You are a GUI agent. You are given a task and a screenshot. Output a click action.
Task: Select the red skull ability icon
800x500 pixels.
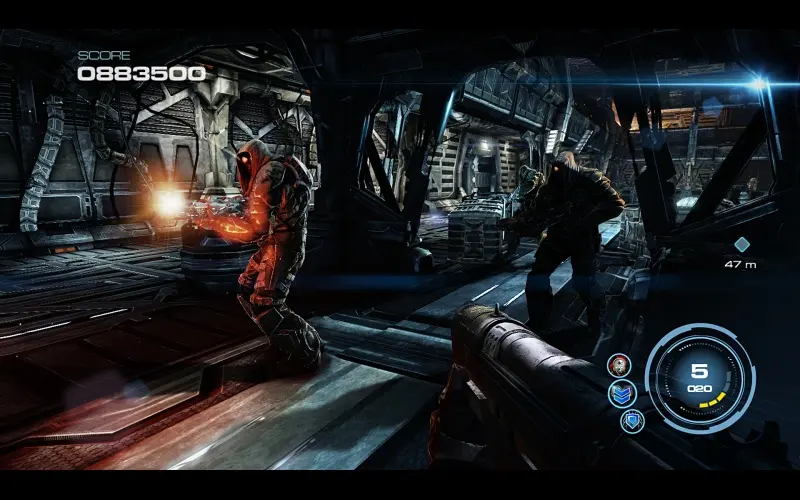coord(618,365)
